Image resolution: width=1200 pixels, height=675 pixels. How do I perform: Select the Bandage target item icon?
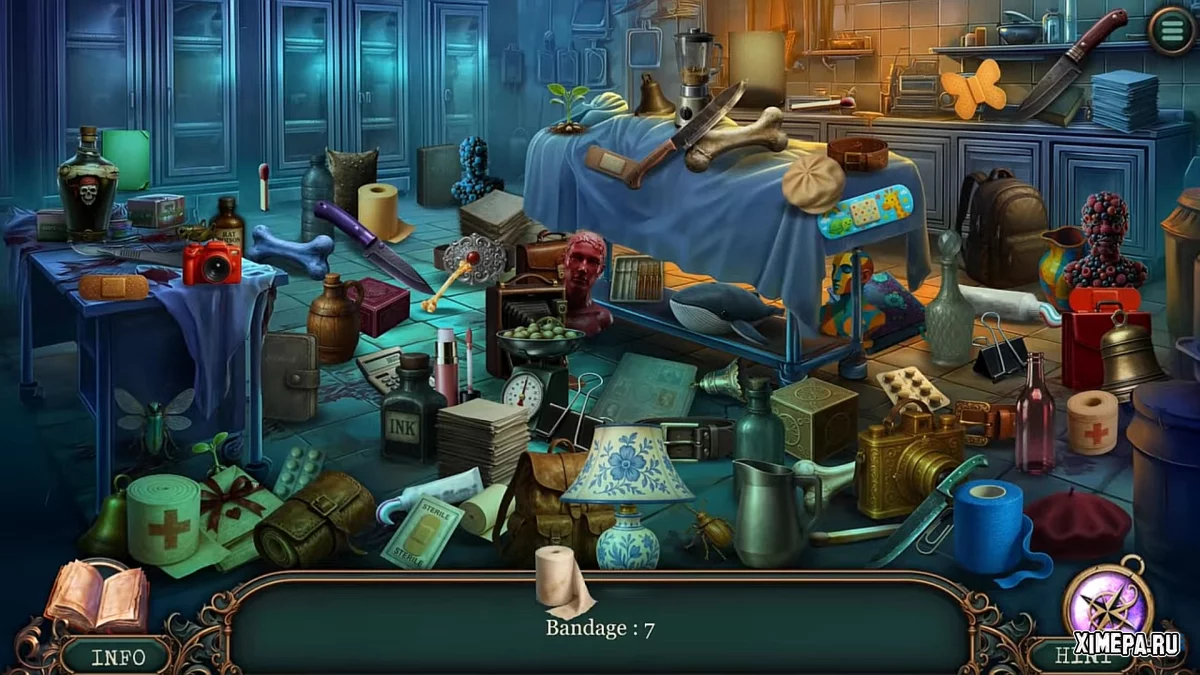562,581
